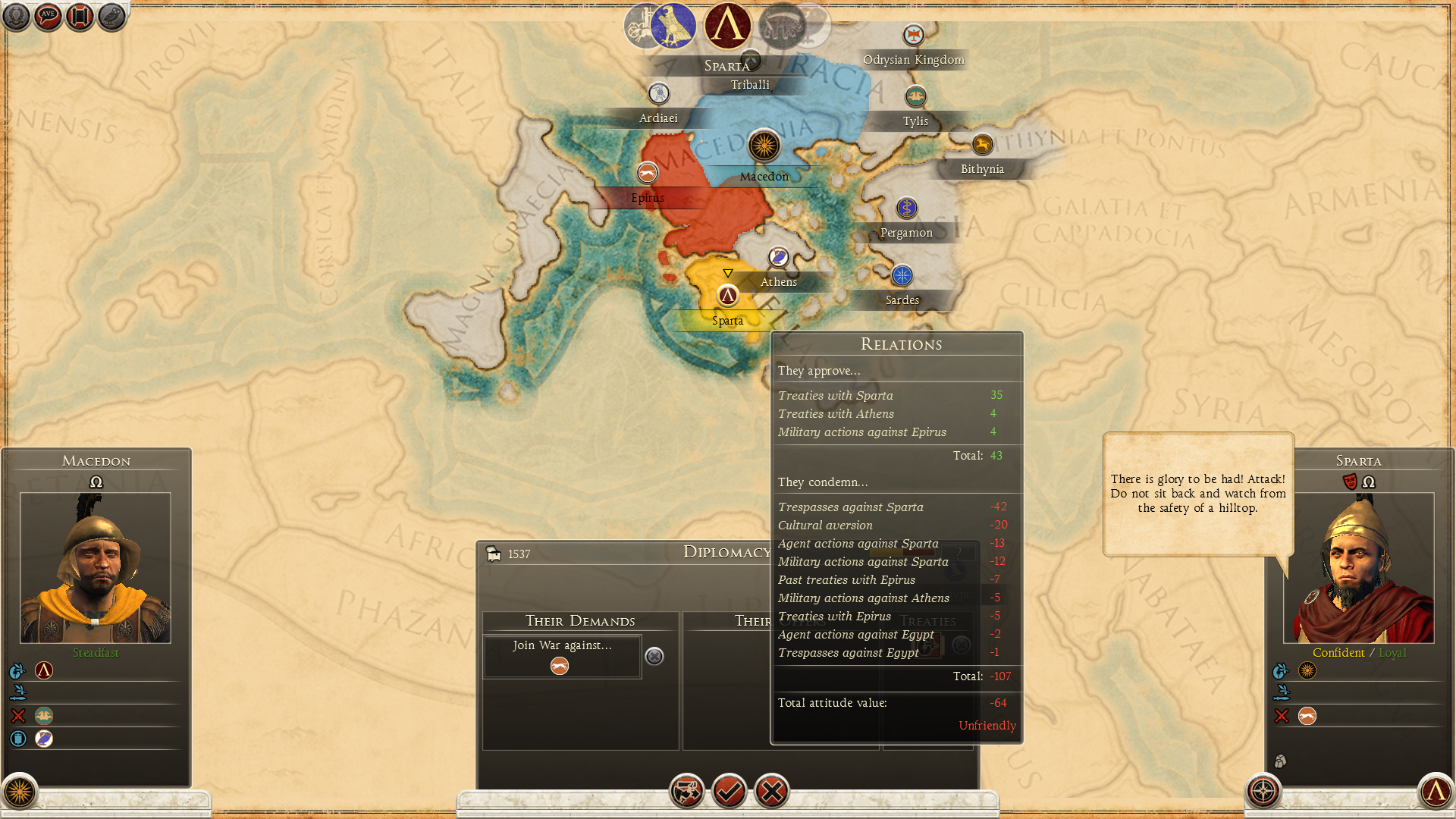1456x819 pixels.
Task: Select the Macedon faction marker on map
Action: point(764,146)
